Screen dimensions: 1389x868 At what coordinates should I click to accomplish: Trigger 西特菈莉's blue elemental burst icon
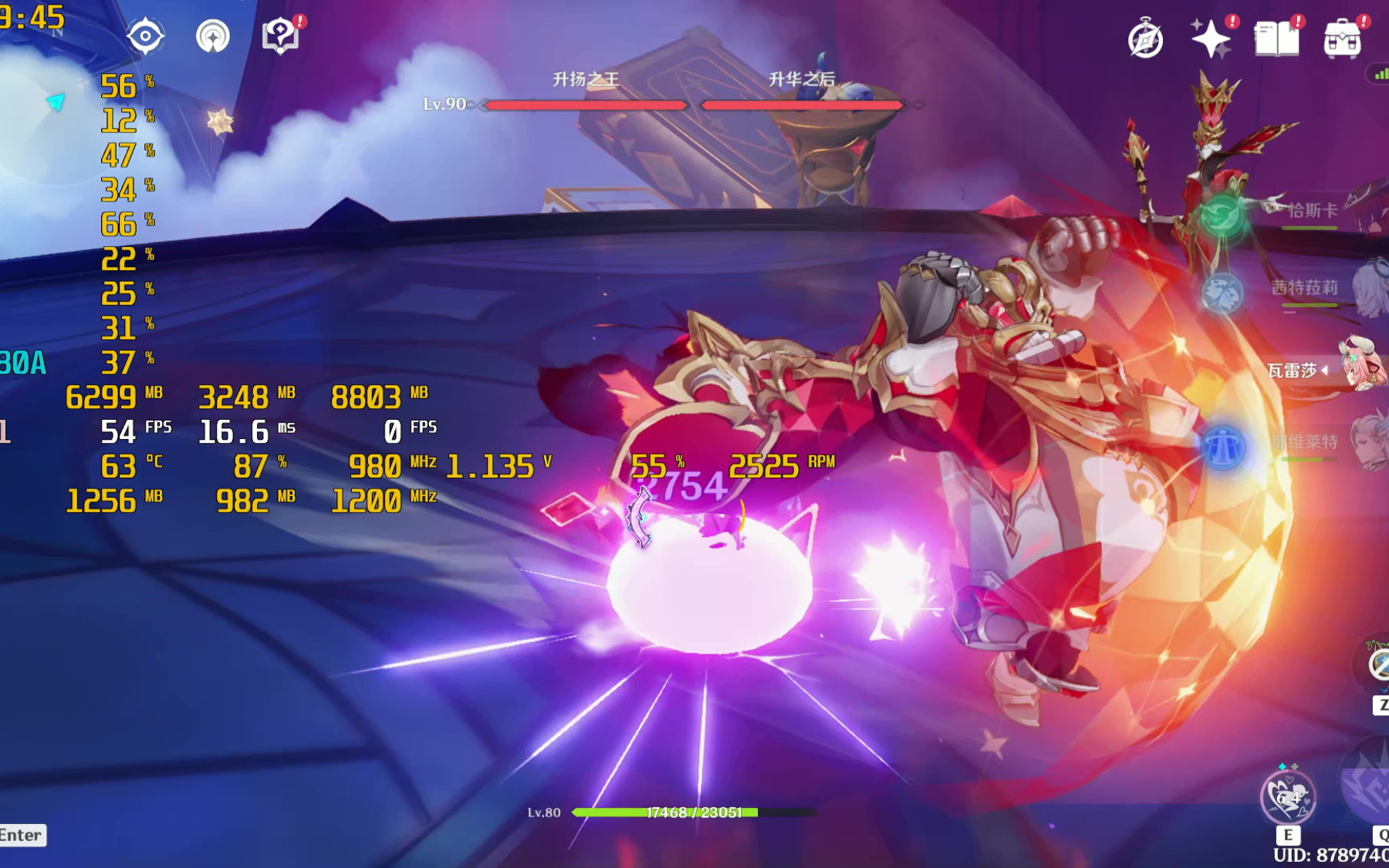(x=1222, y=293)
